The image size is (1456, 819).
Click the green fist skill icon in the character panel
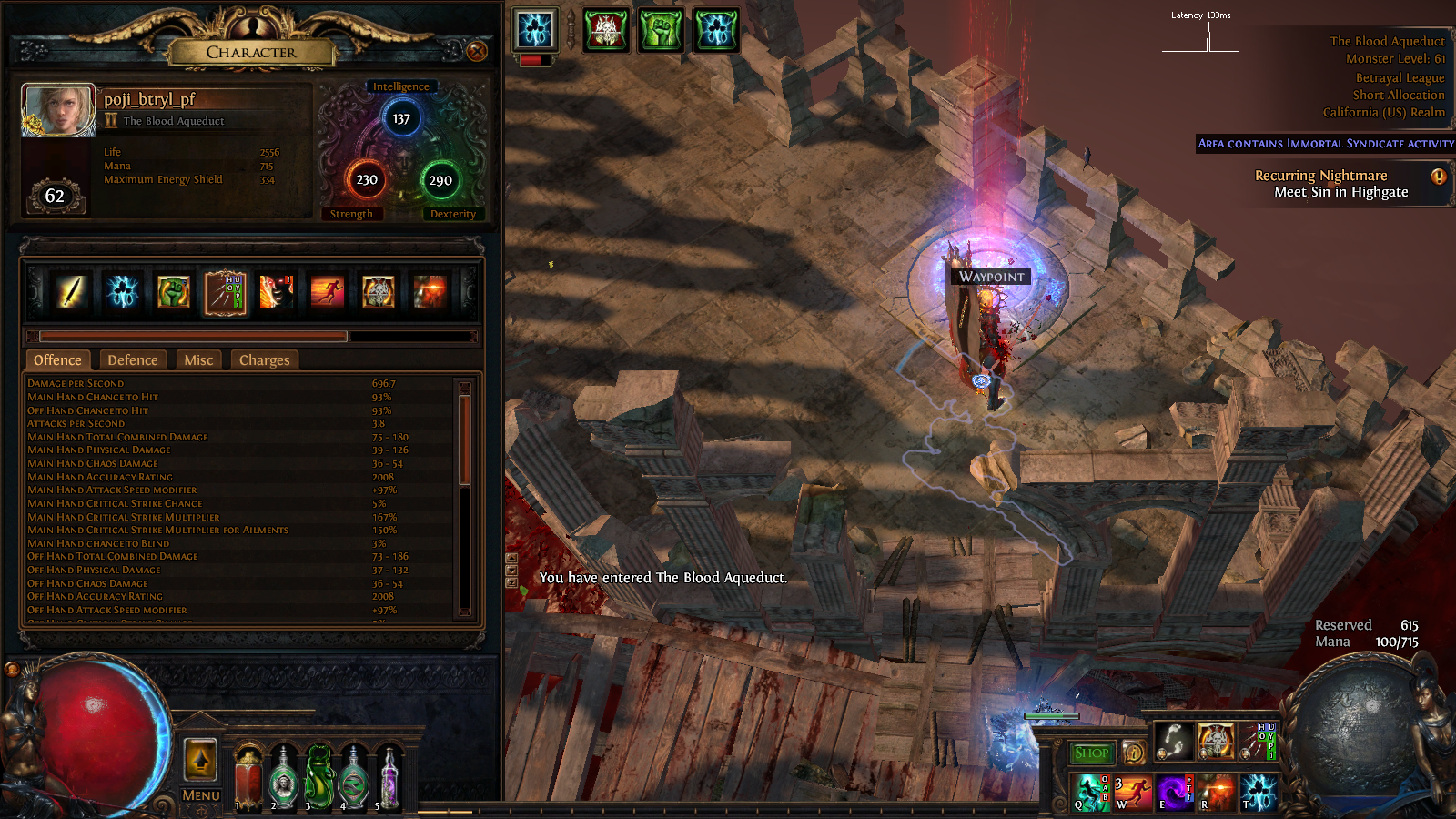coord(174,291)
